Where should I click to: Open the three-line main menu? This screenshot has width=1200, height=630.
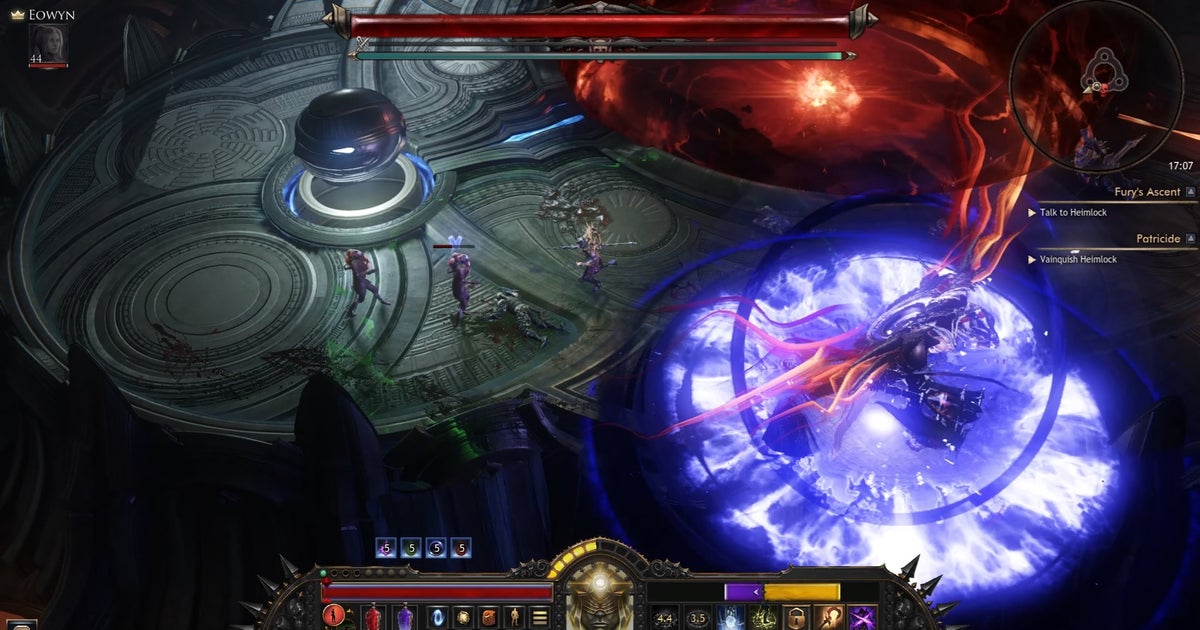pos(539,617)
